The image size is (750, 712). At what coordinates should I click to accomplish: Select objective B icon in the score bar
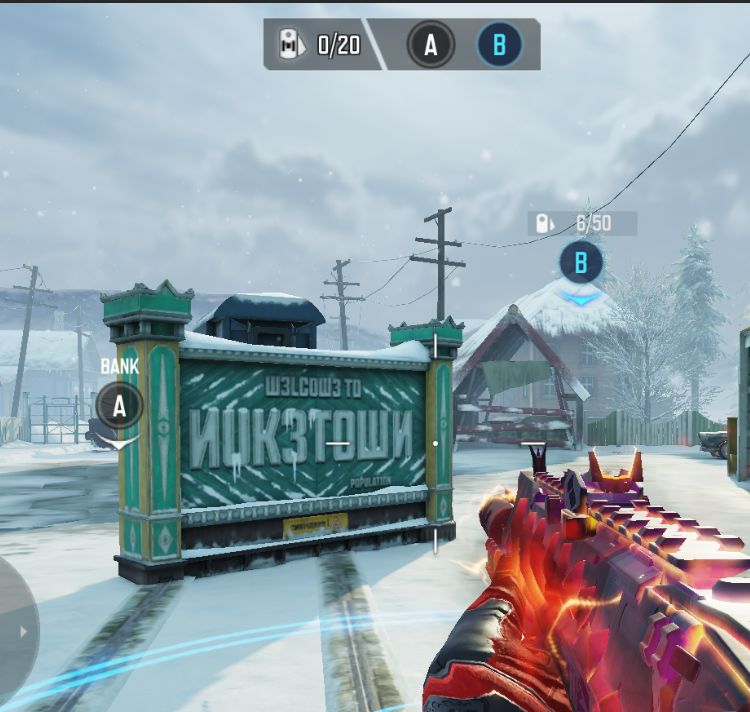(x=499, y=45)
